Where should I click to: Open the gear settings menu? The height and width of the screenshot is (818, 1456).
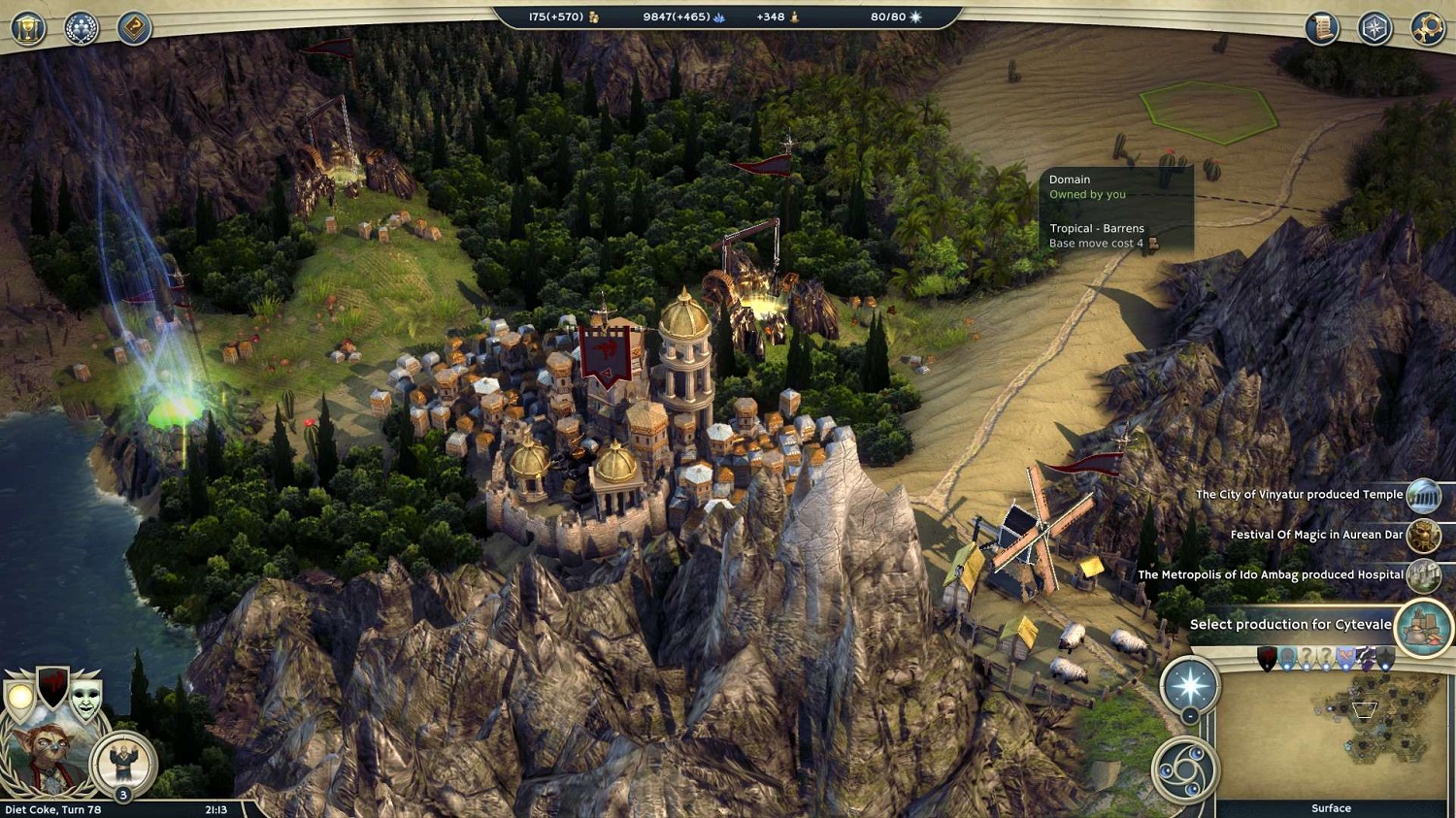pos(1428,28)
